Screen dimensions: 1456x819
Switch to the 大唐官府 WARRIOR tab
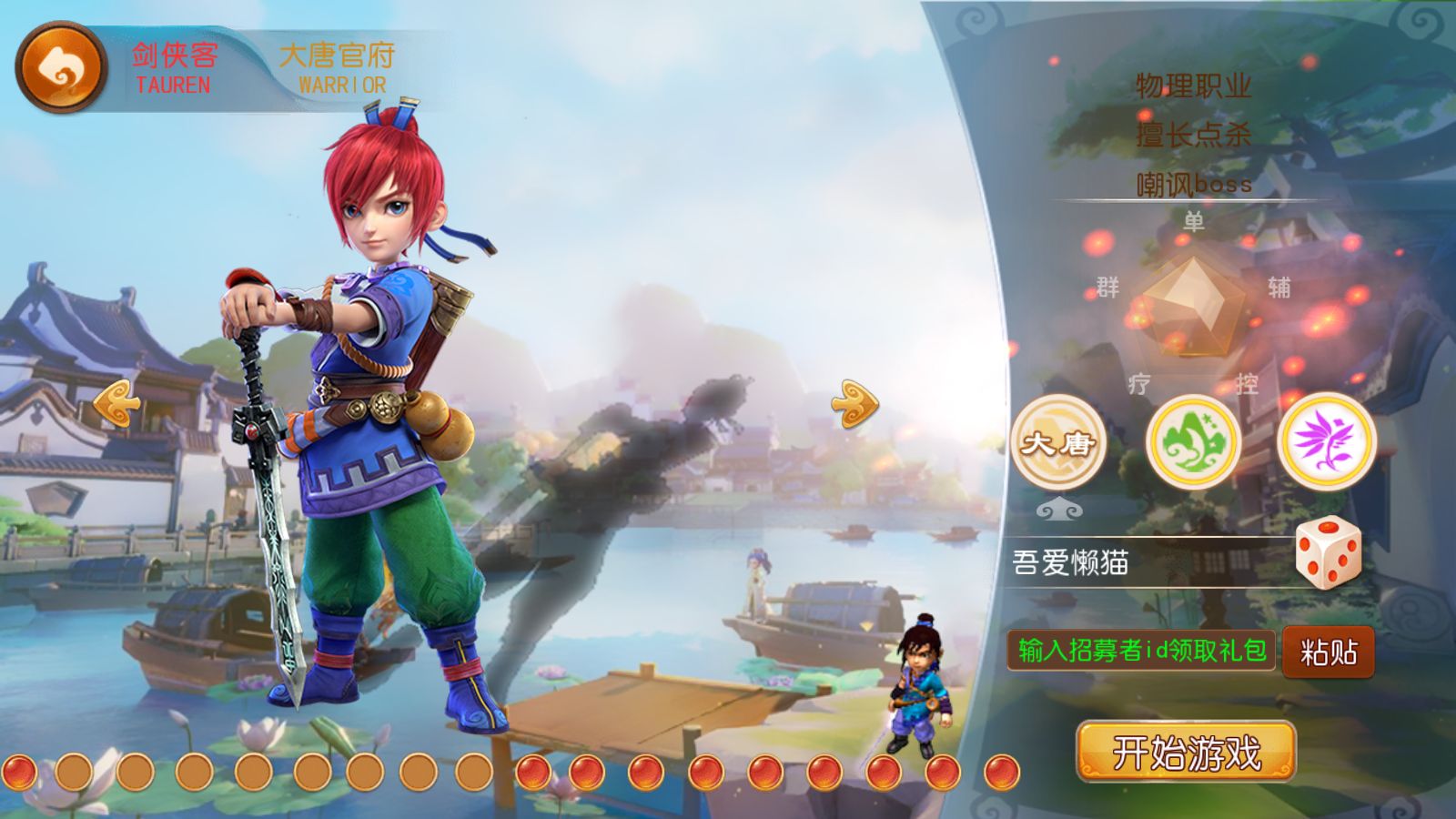coord(339,64)
